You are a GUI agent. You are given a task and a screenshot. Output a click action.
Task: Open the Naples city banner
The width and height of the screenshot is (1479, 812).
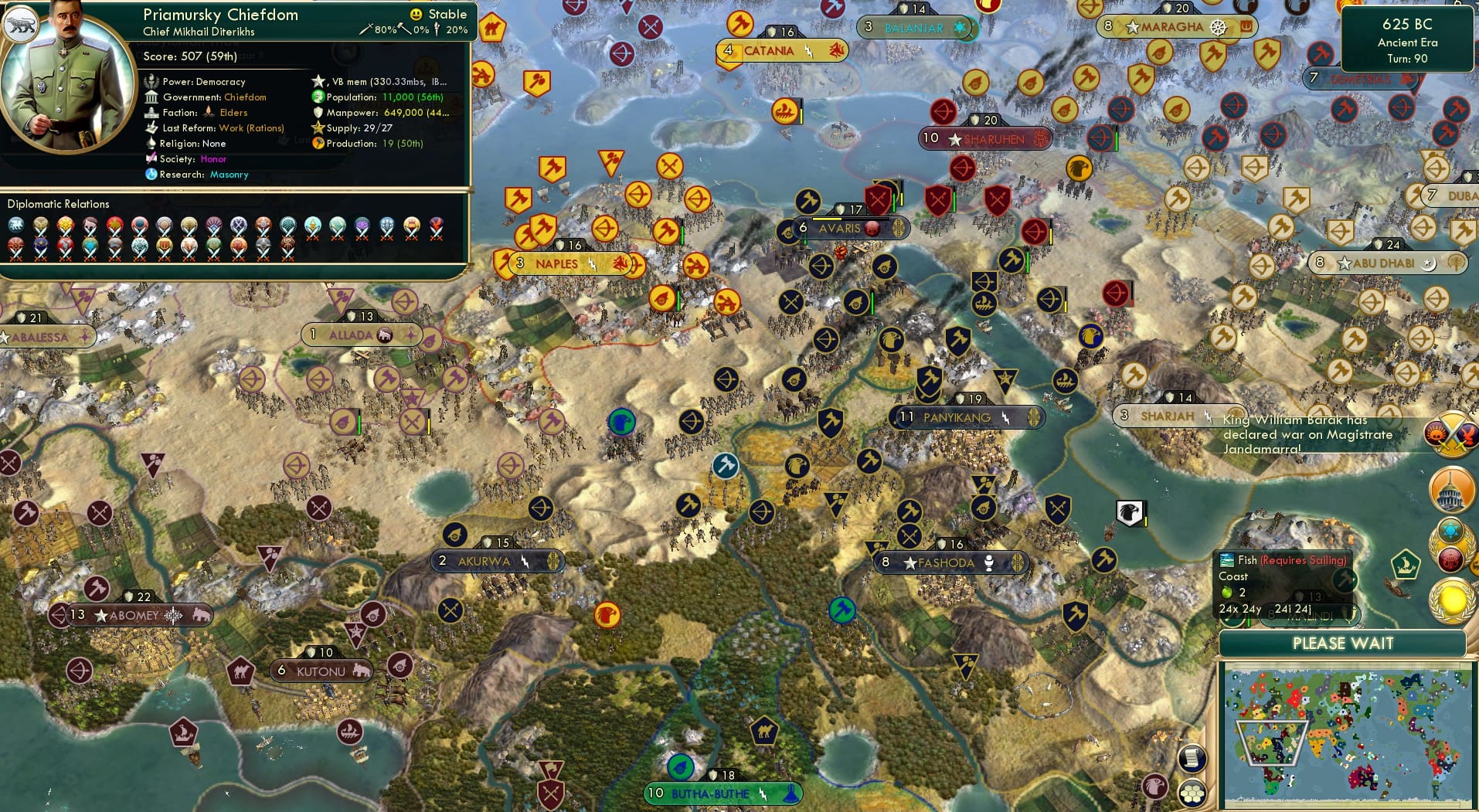[x=558, y=263]
